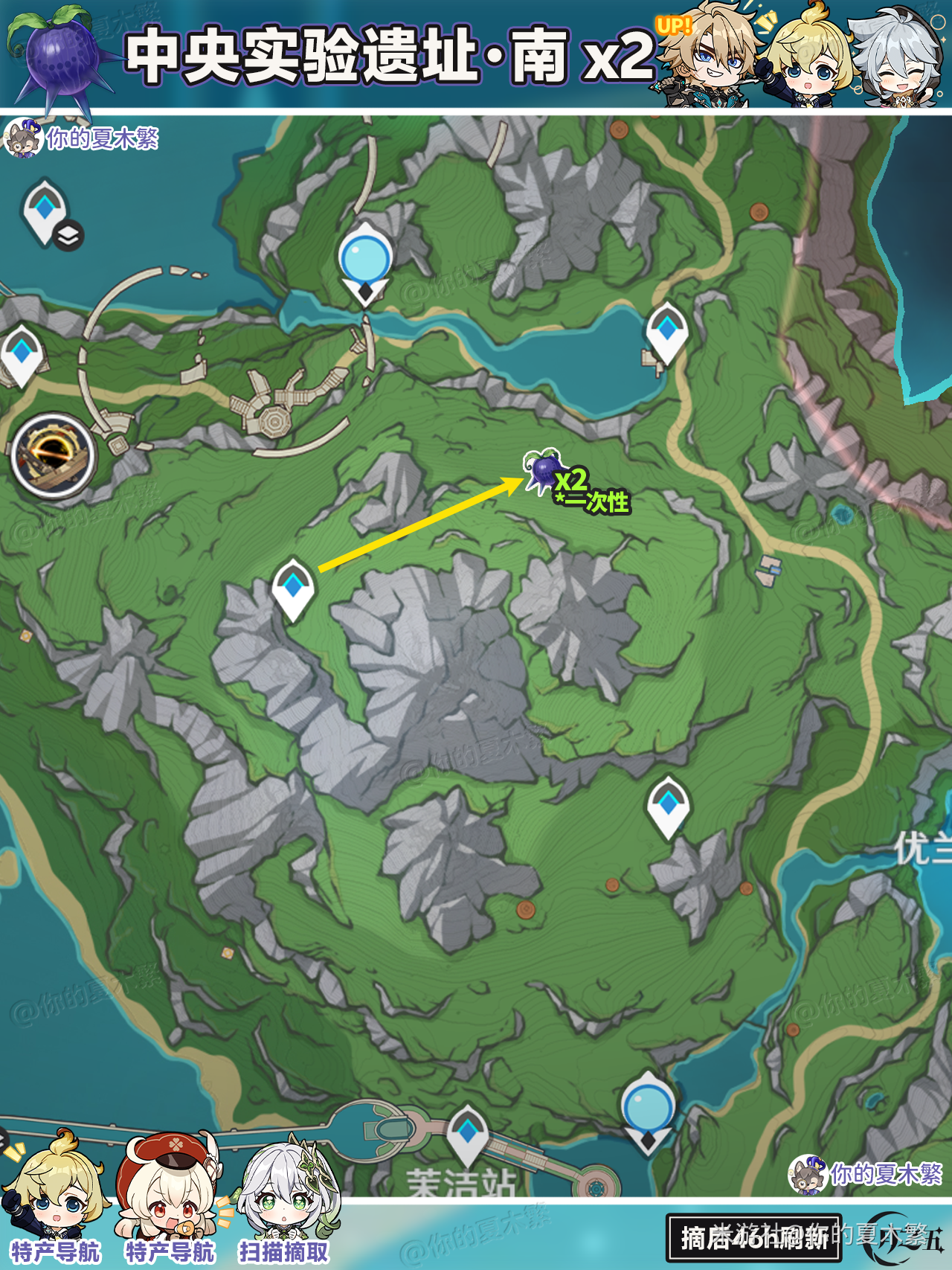
Task: Toggle the map layers badge icon
Action: point(68,236)
